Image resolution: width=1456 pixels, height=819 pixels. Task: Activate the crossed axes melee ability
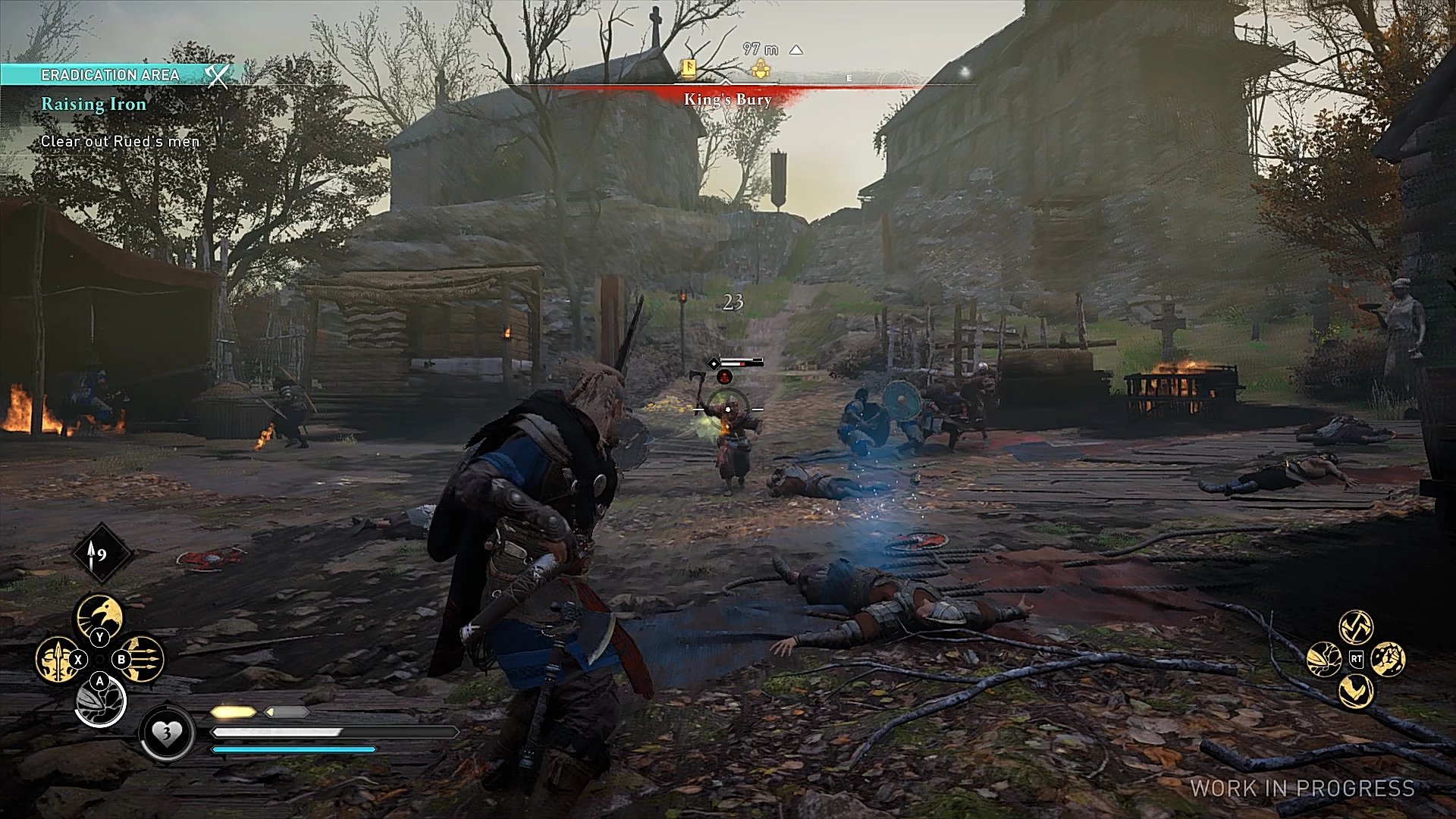(1356, 626)
